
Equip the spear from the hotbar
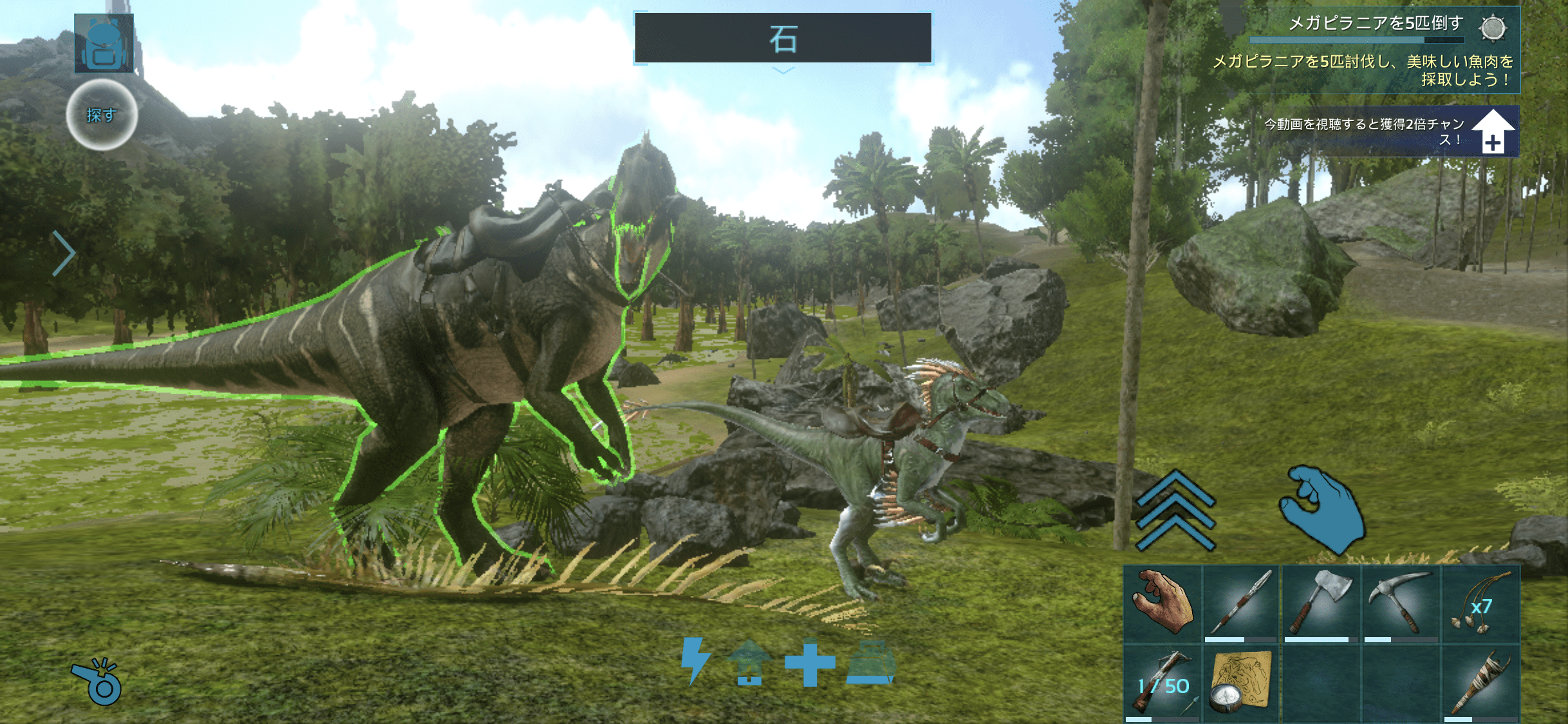click(1241, 604)
